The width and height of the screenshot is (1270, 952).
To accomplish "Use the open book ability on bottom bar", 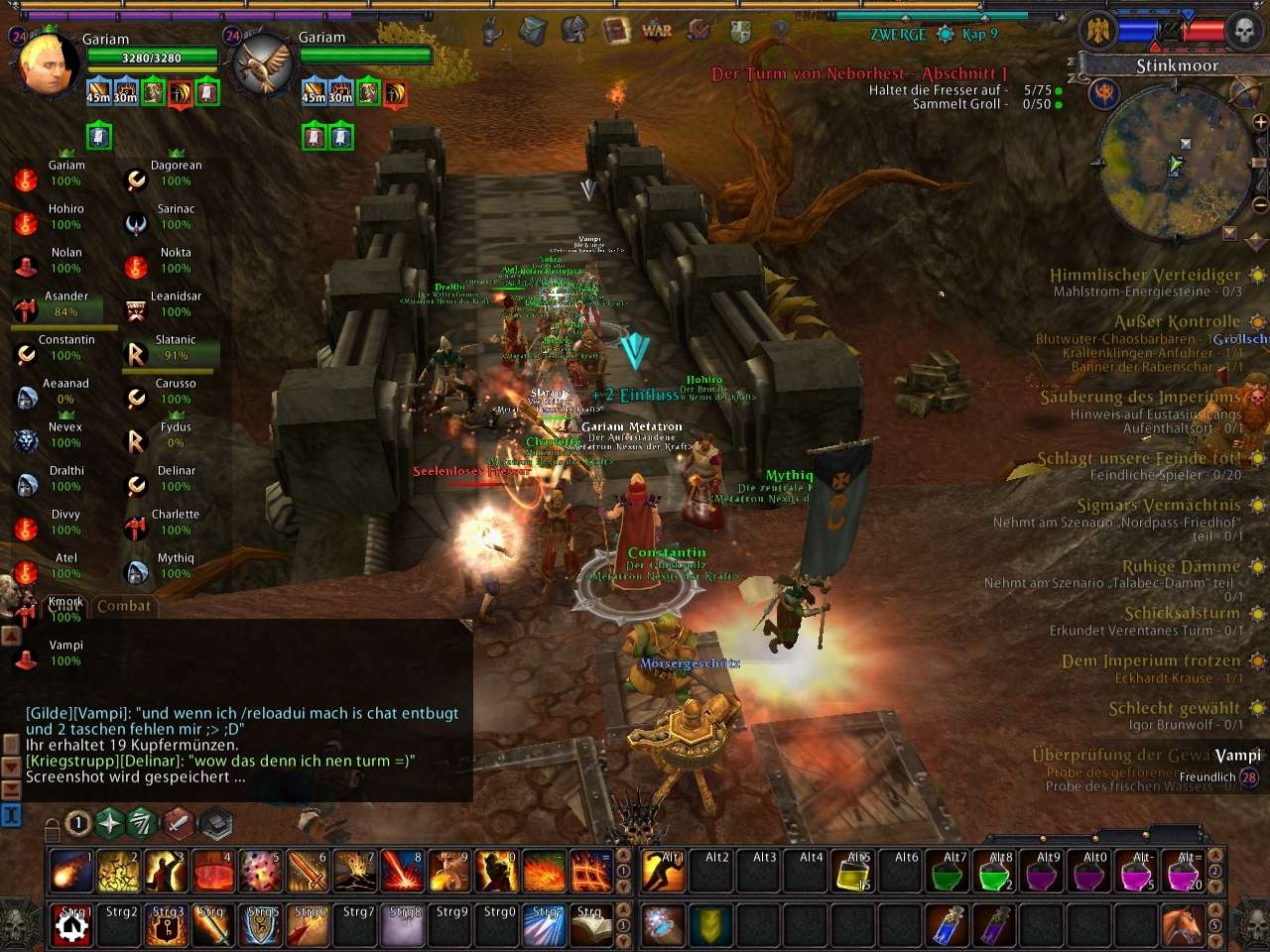I will (591, 926).
